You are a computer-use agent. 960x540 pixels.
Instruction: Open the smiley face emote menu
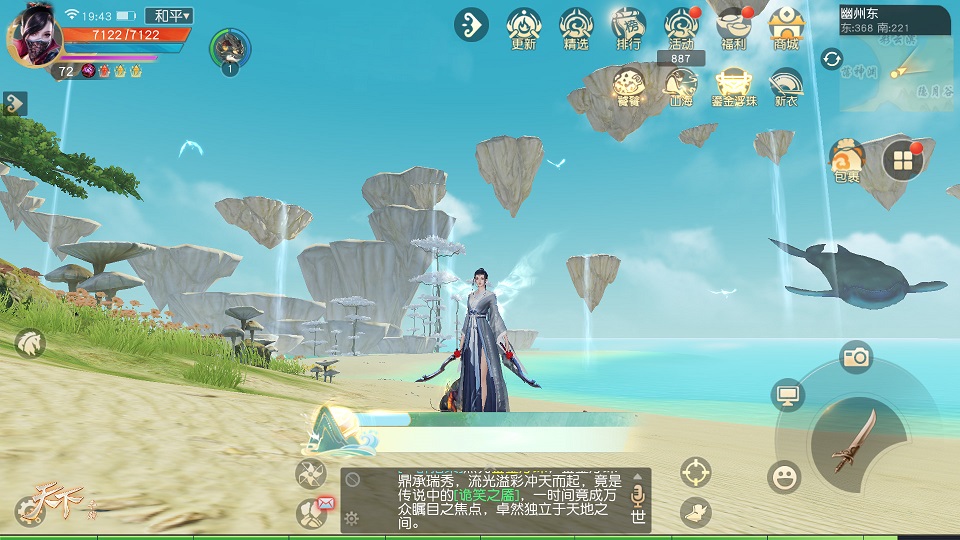click(x=785, y=477)
